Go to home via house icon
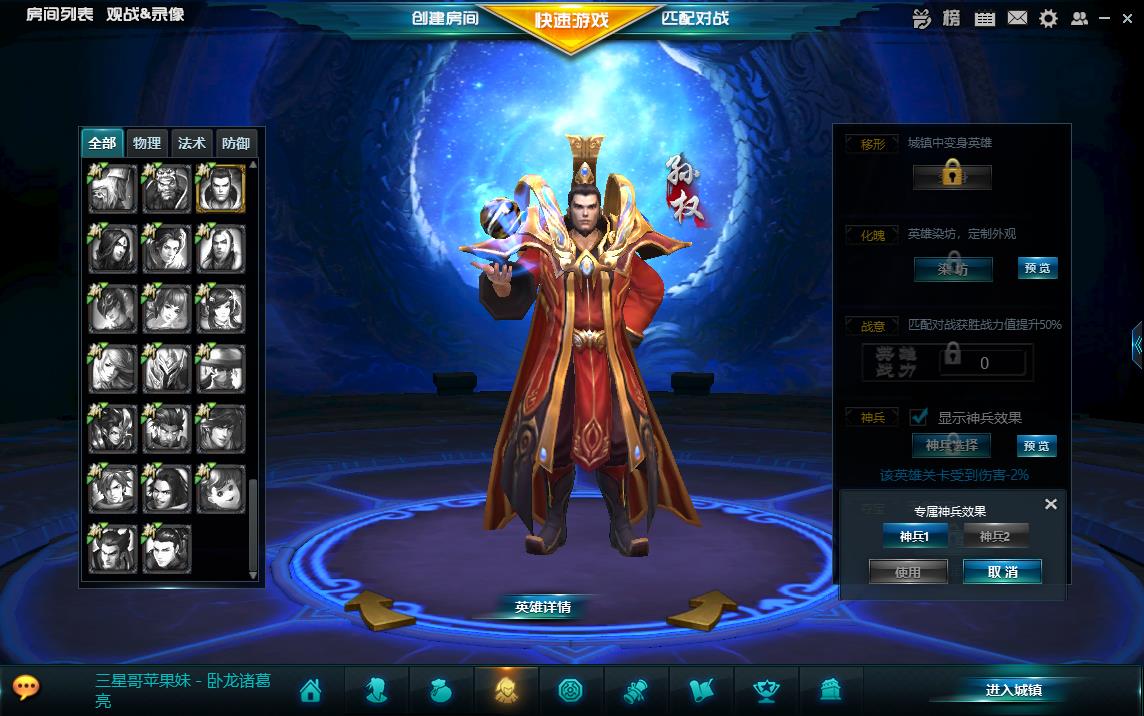The height and width of the screenshot is (716, 1144). coord(310,690)
